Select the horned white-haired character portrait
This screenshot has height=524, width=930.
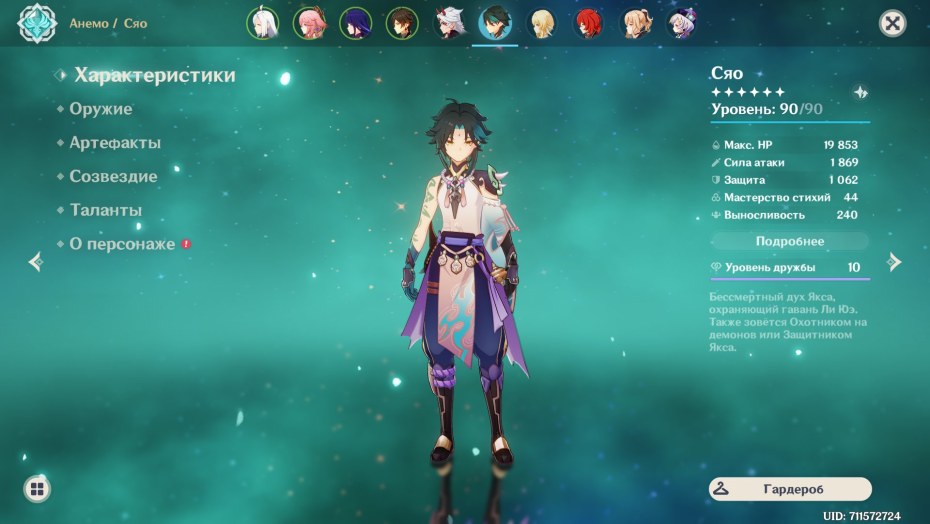(449, 23)
